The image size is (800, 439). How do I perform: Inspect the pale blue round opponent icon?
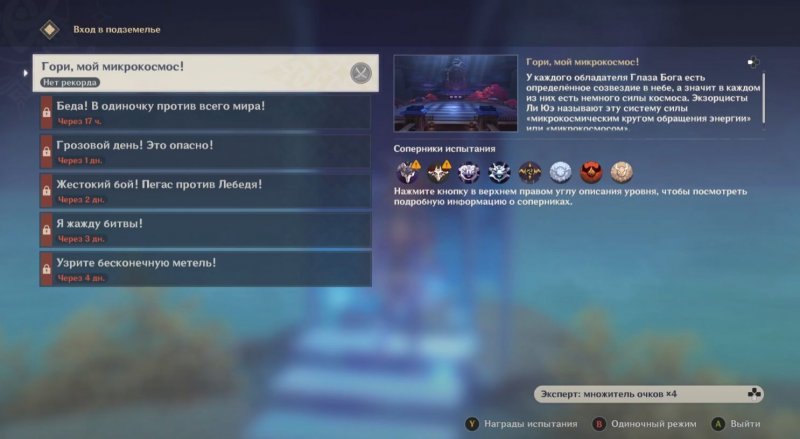pyautogui.click(x=560, y=171)
